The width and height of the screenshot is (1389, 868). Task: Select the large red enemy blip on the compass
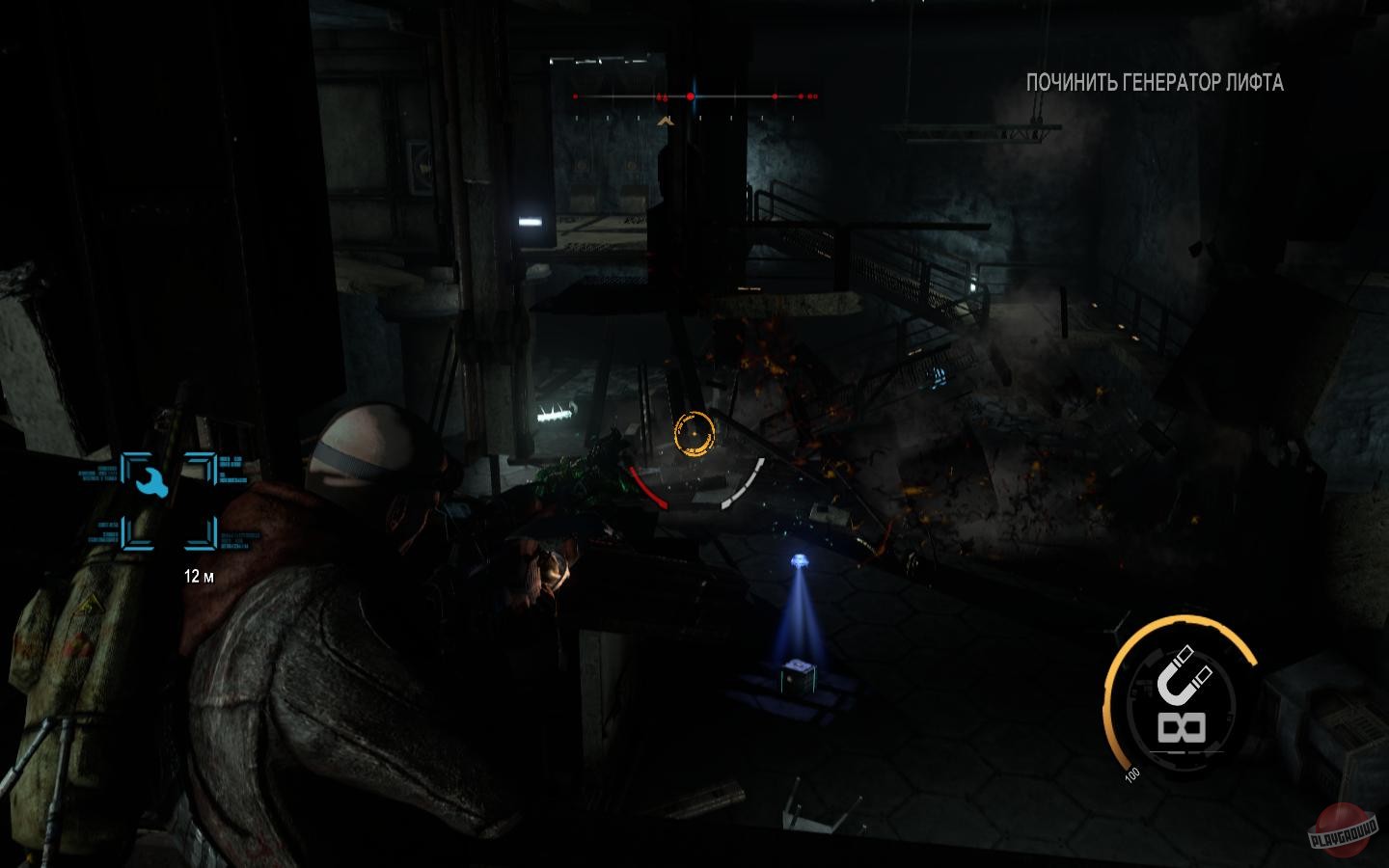pos(691,96)
